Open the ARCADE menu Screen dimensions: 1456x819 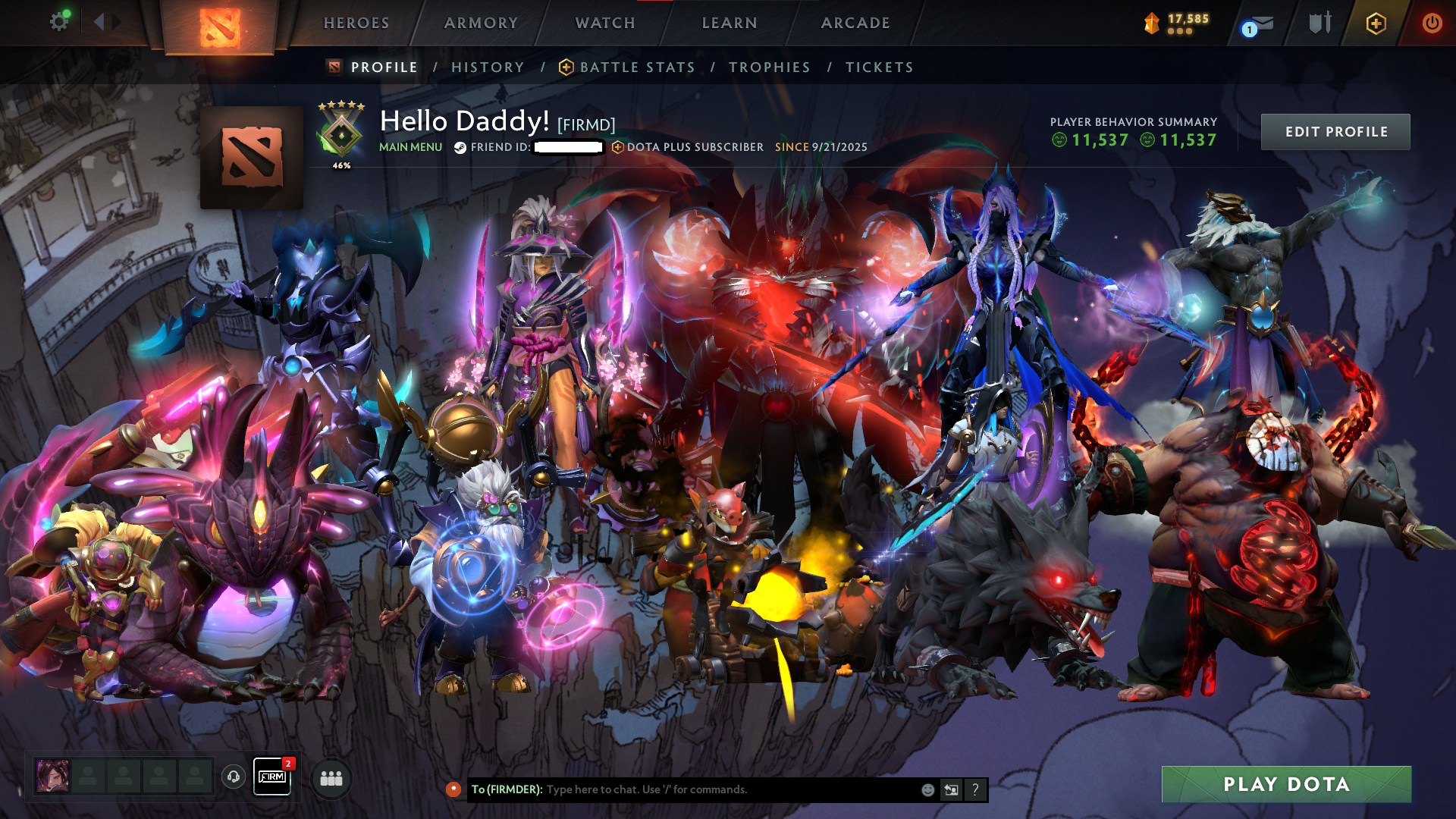[855, 23]
